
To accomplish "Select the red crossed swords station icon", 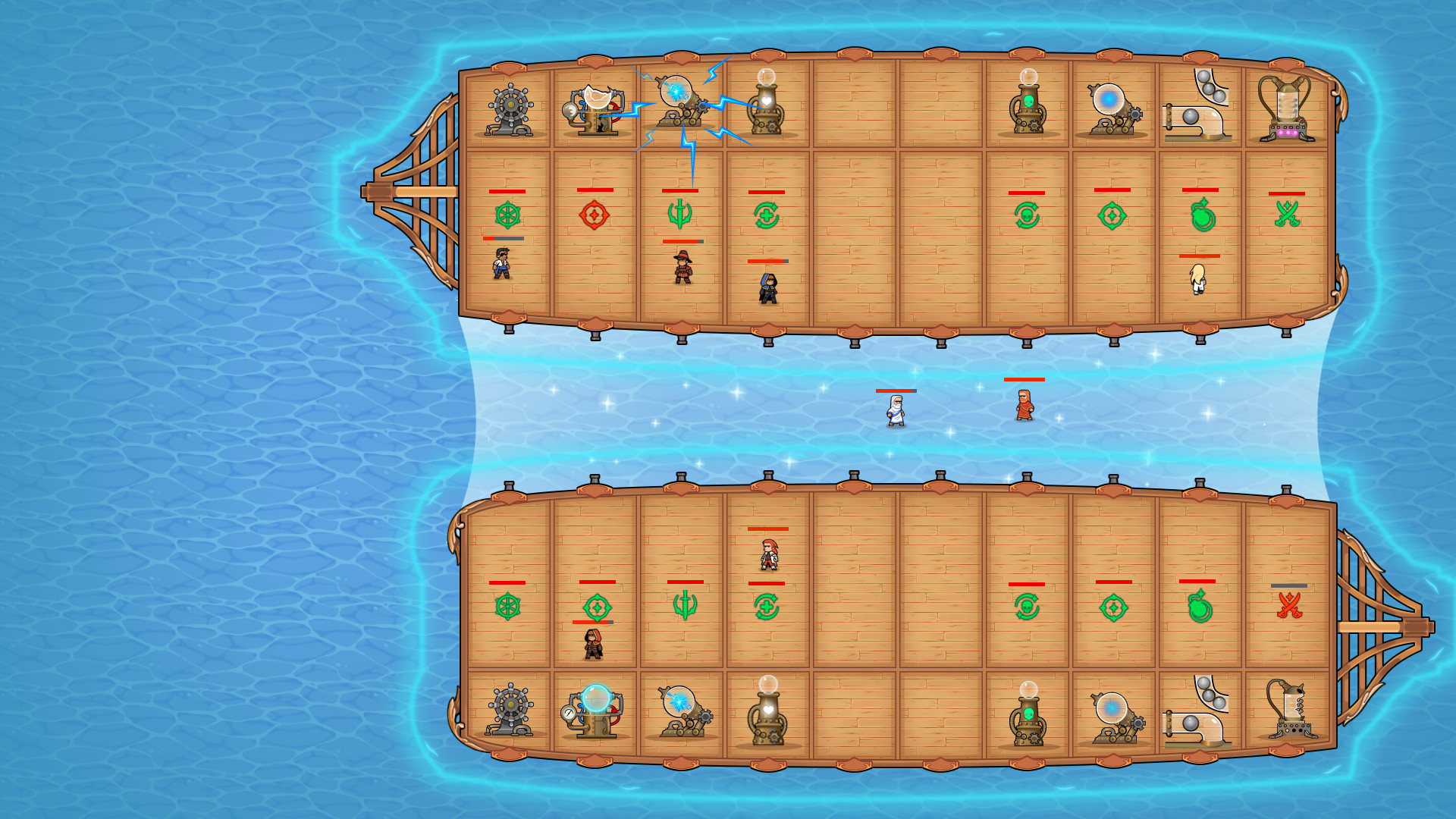I will 1289,606.
